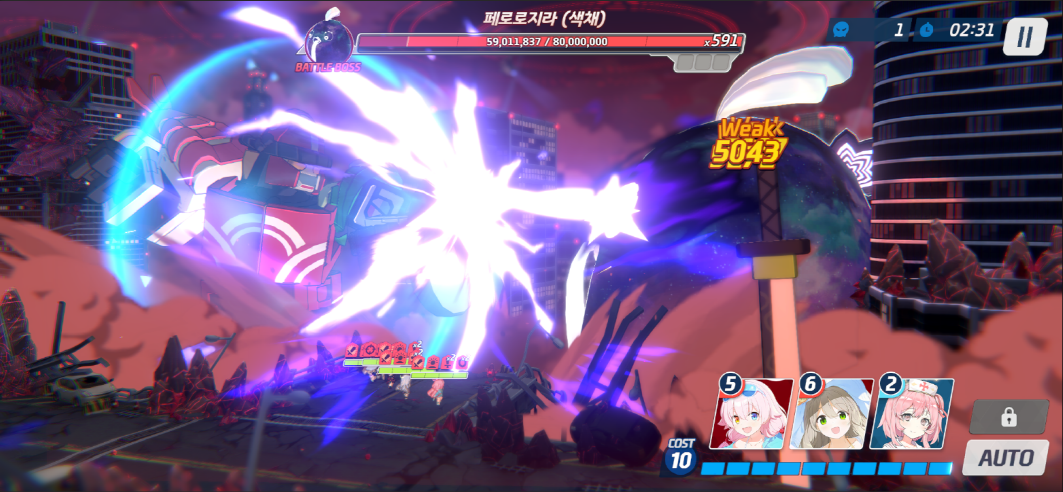Open the chat bubble icon near timer
1063x492 pixels.
pyautogui.click(x=841, y=30)
